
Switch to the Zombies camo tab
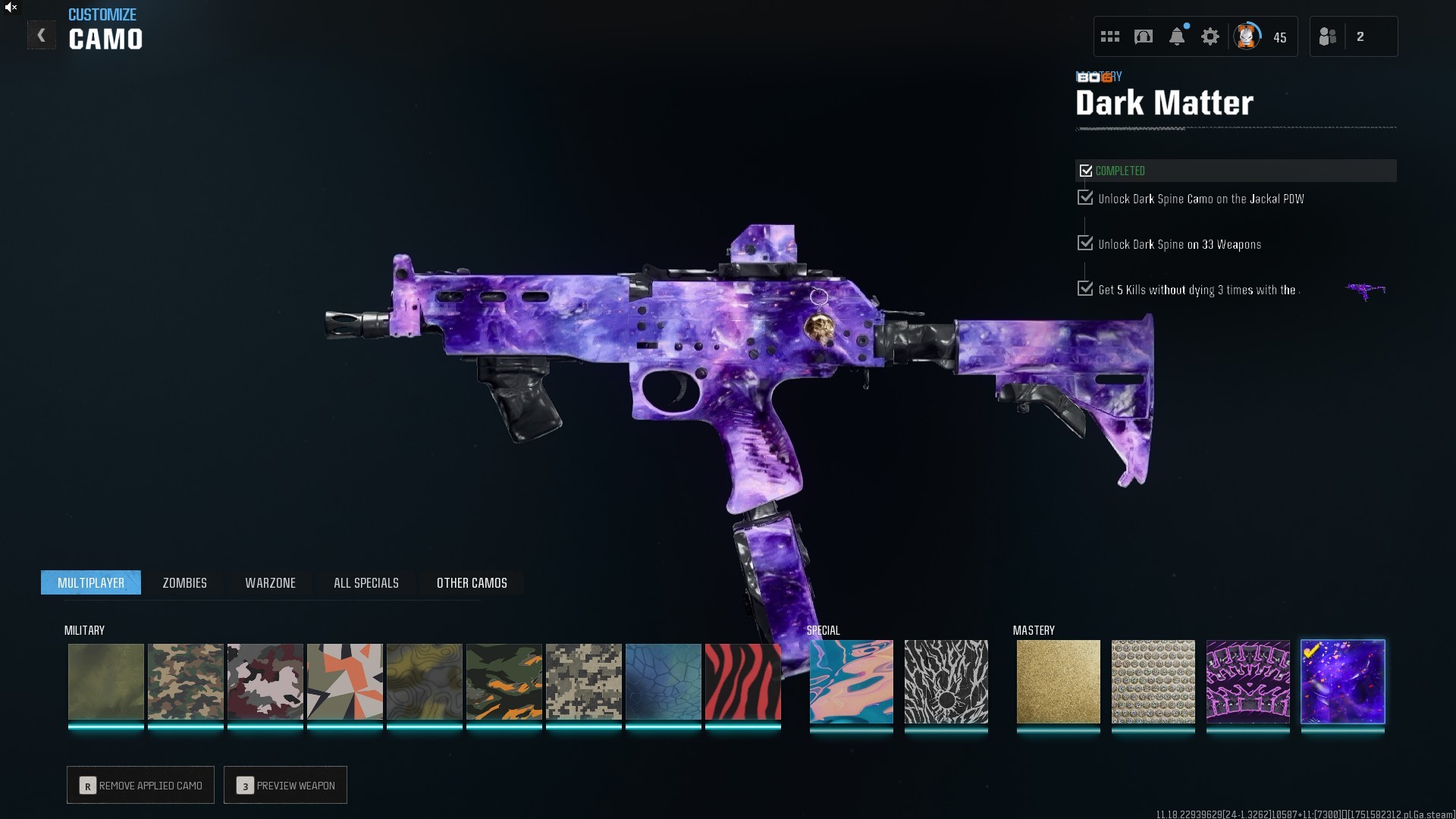pos(184,582)
